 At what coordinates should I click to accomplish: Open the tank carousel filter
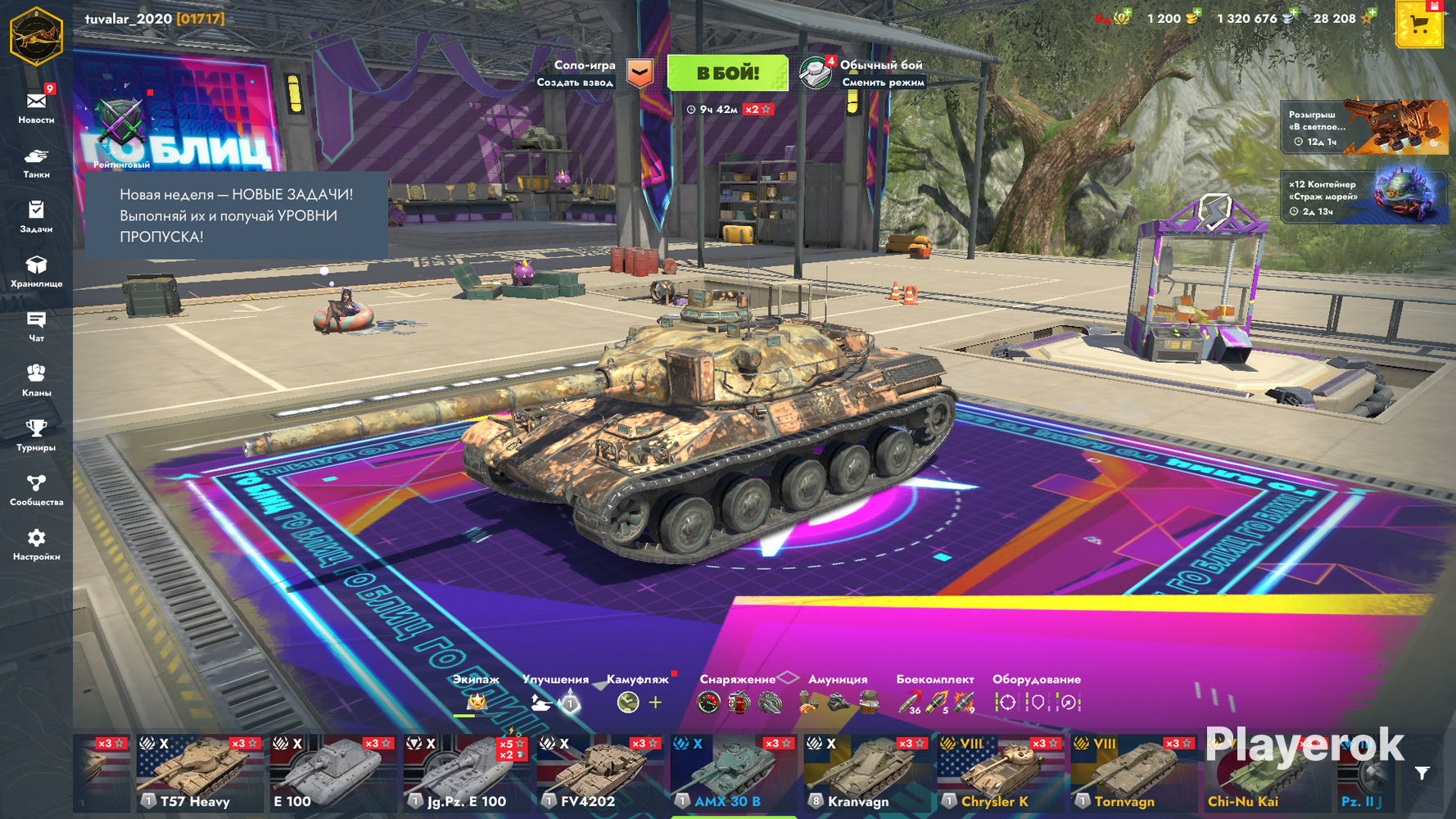click(x=1422, y=773)
